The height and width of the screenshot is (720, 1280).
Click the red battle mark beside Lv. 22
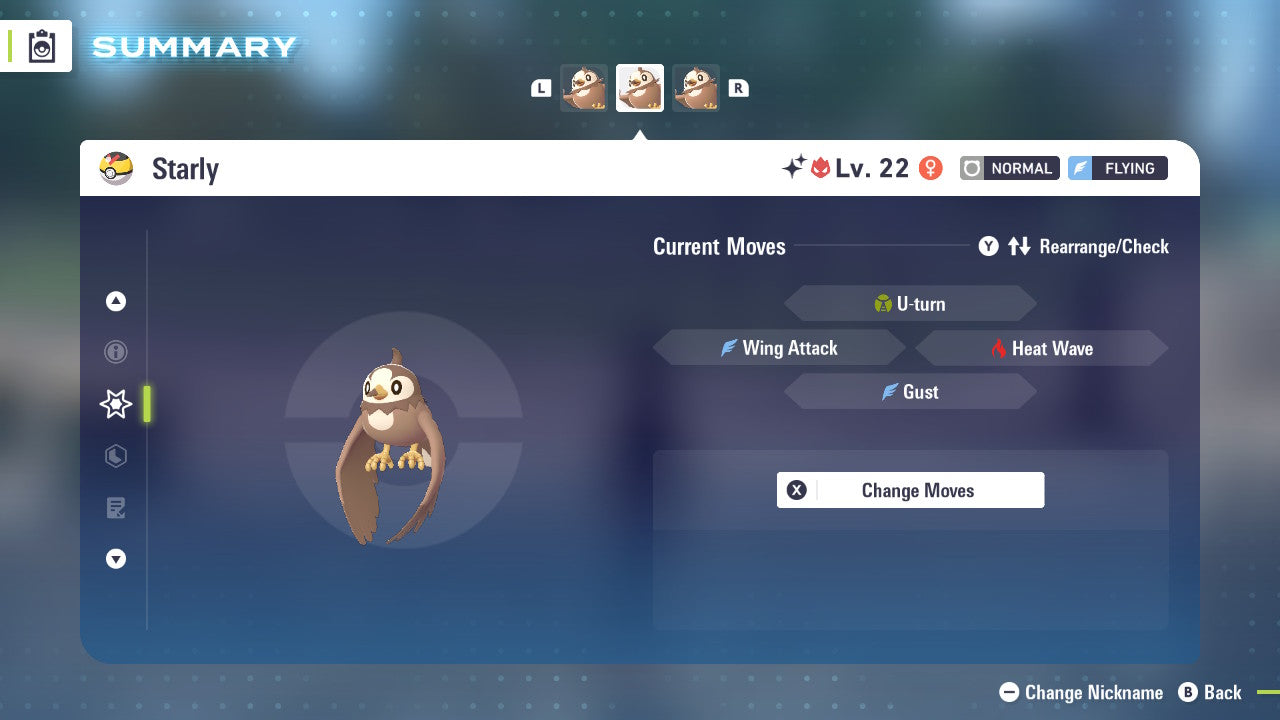click(x=822, y=168)
